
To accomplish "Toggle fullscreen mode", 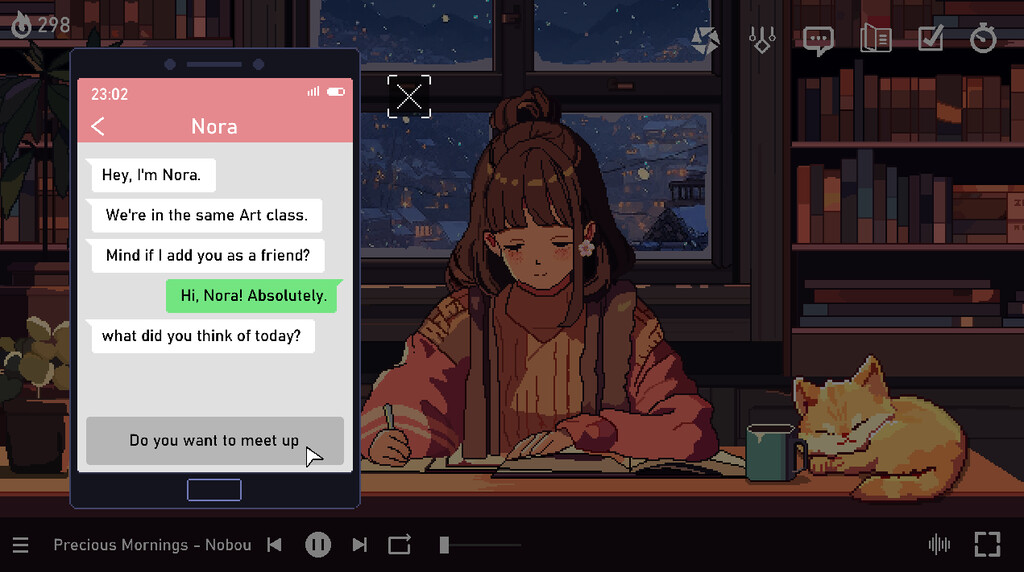I will (x=987, y=545).
